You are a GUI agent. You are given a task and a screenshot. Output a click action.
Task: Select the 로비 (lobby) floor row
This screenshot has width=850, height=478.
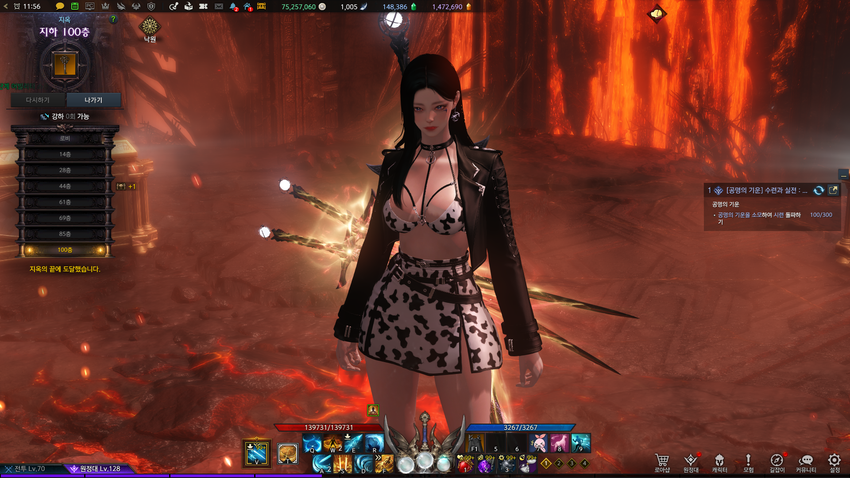(64, 138)
